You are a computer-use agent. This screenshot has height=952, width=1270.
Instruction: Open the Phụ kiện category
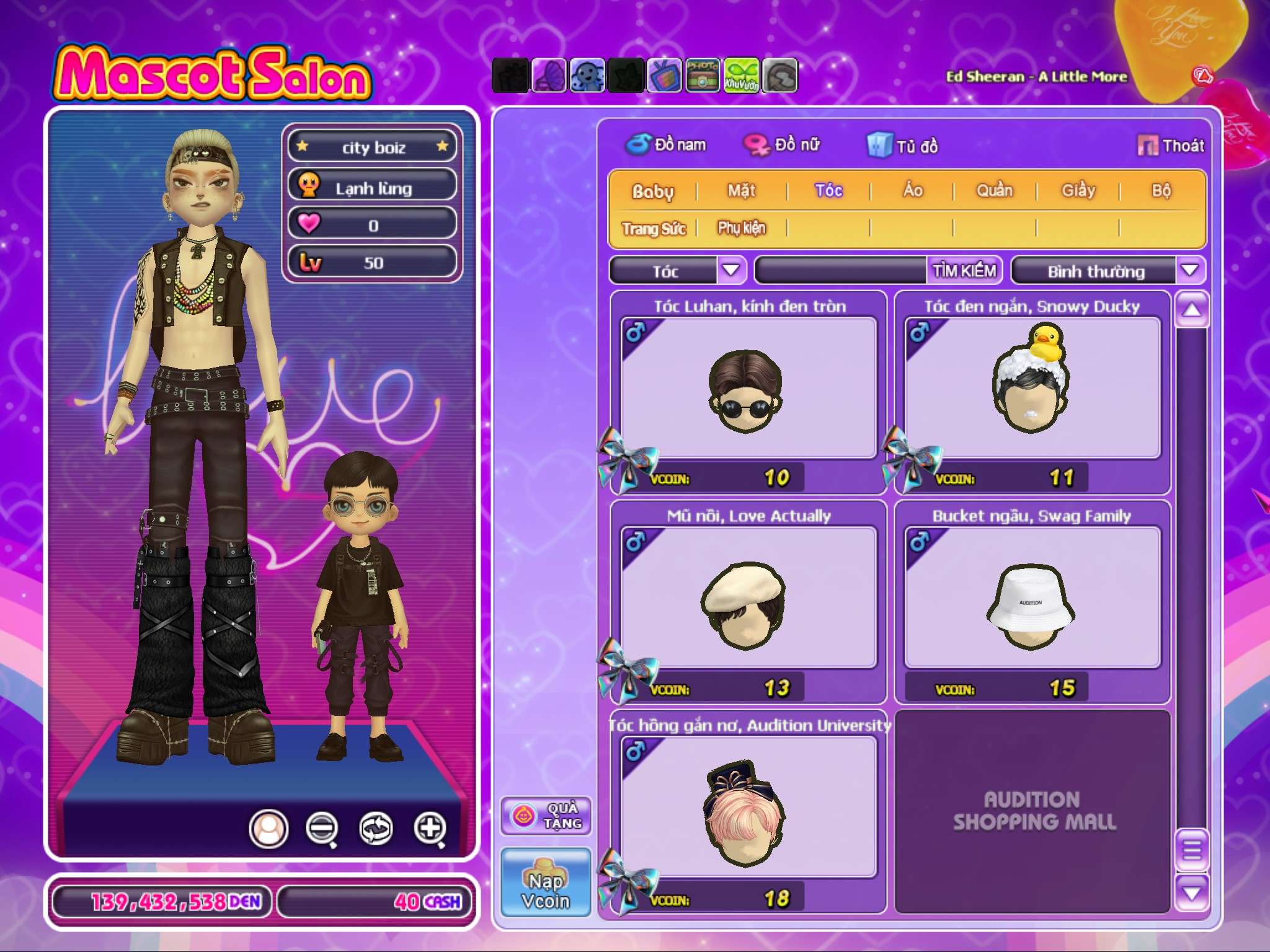742,228
